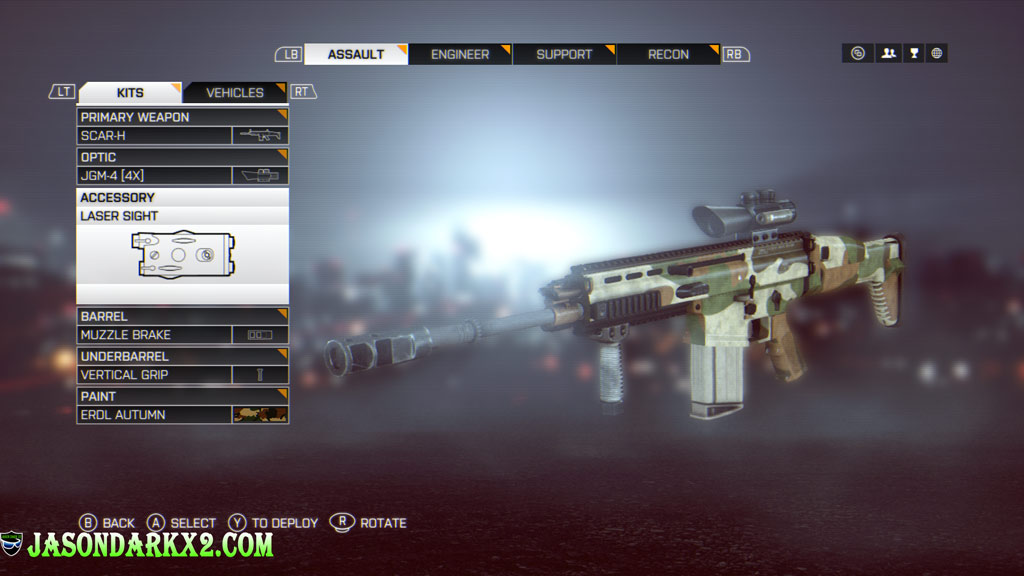Image resolution: width=1024 pixels, height=576 pixels.
Task: Select the SCAR-H primary weapon slot
Action: pyautogui.click(x=182, y=135)
